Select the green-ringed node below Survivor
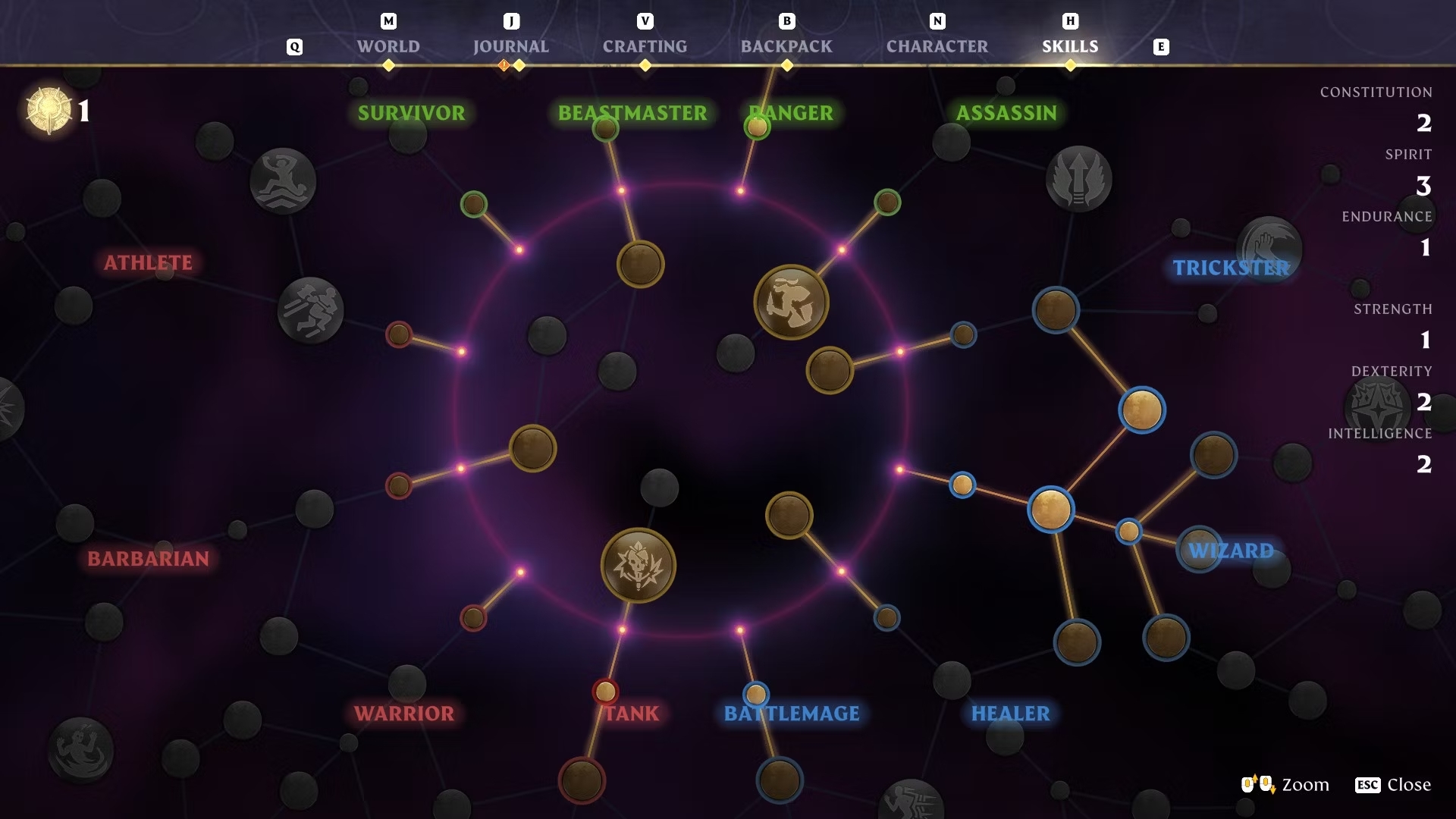 point(473,203)
